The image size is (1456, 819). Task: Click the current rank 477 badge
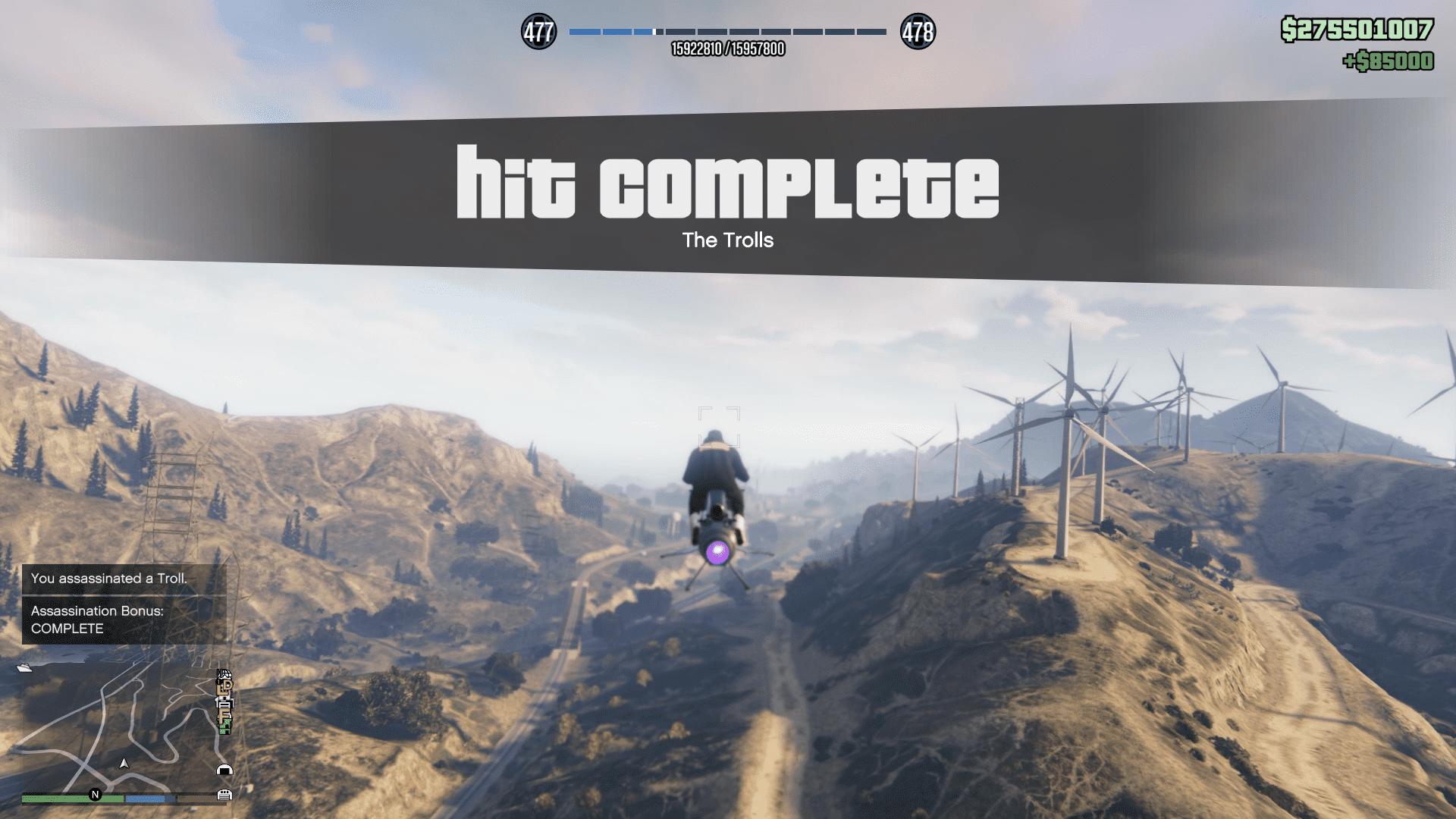[x=538, y=32]
